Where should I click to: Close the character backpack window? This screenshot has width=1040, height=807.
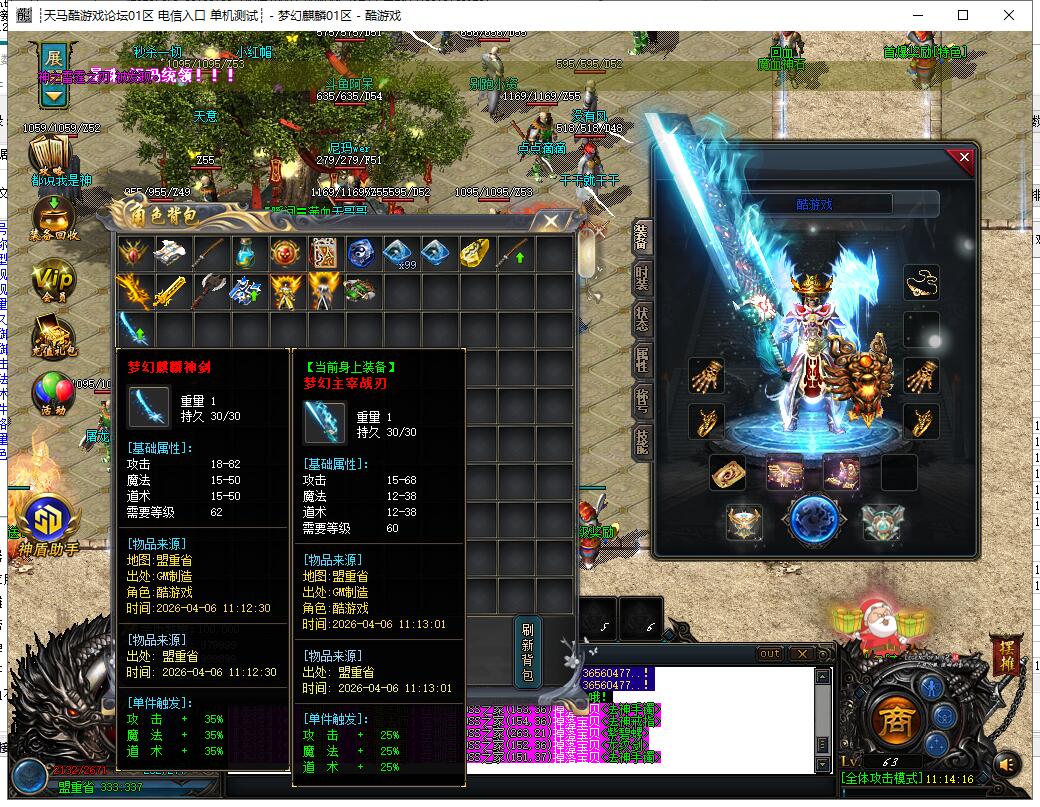[x=551, y=221]
